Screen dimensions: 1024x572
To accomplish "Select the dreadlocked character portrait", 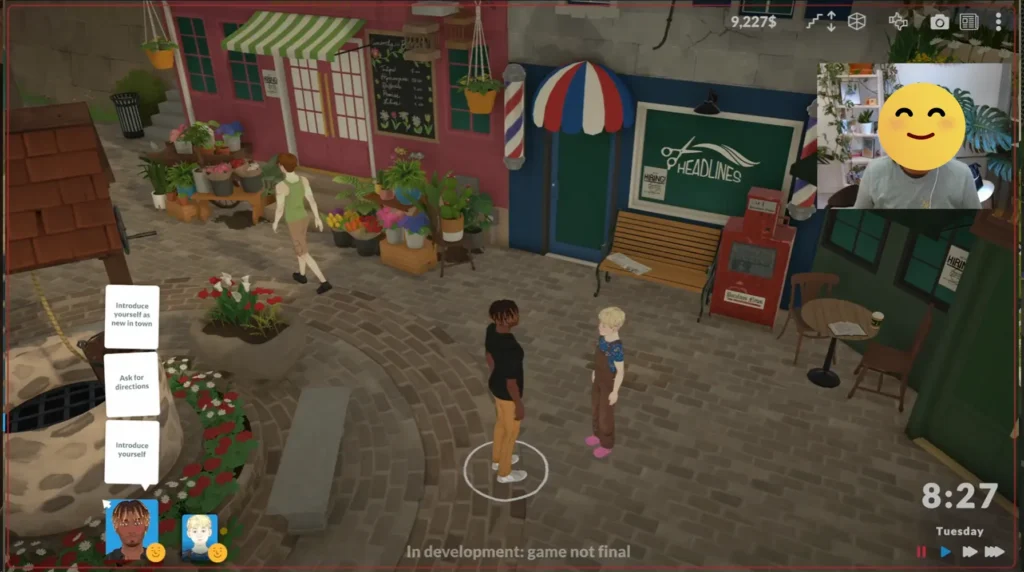I will pyautogui.click(x=131, y=527).
